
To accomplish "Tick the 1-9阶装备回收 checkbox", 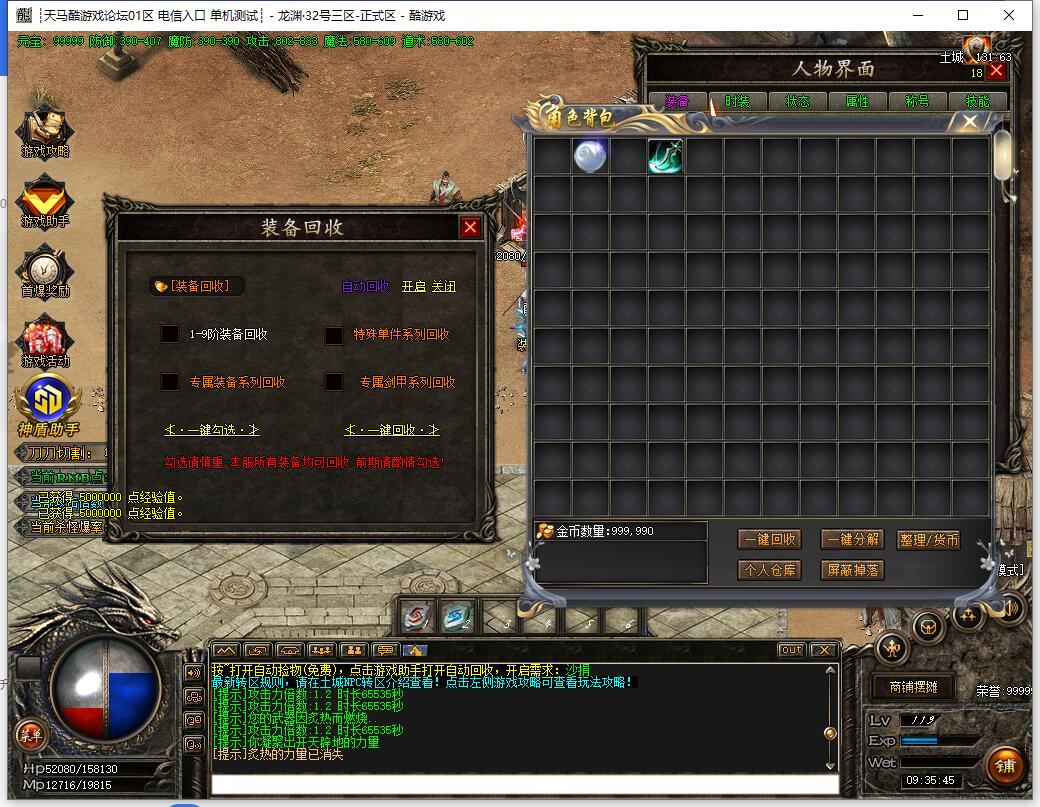I will pyautogui.click(x=170, y=334).
